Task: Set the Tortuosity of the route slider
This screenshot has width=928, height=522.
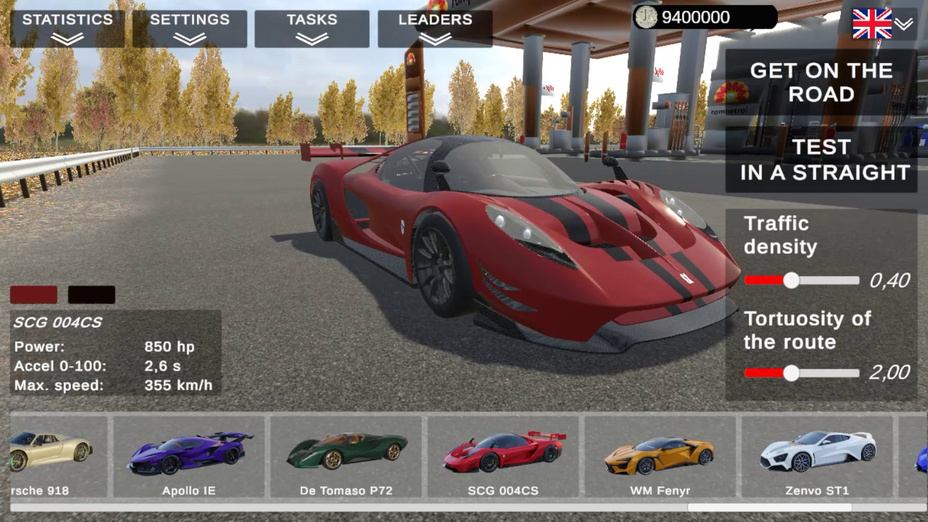Action: (x=791, y=373)
